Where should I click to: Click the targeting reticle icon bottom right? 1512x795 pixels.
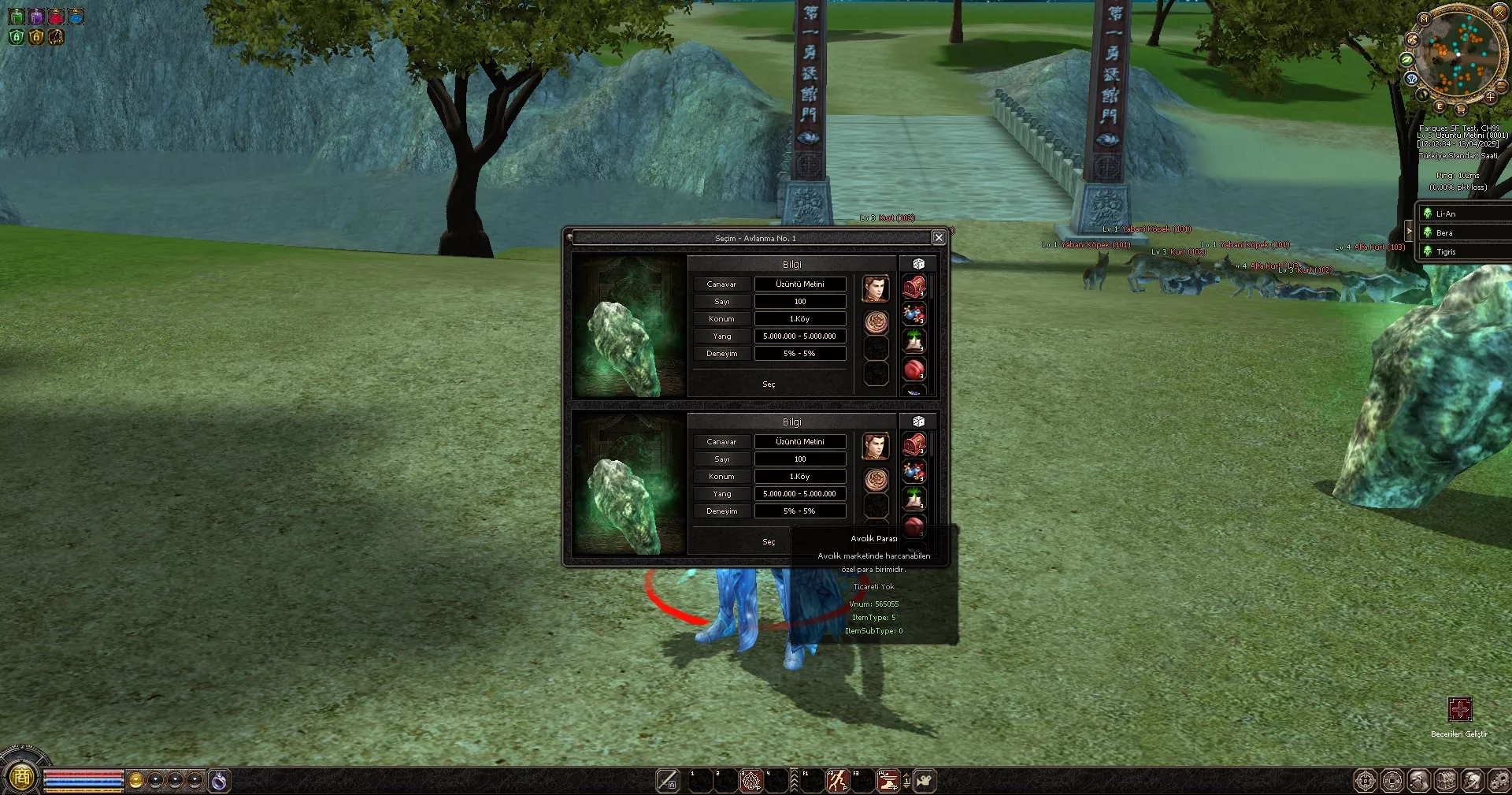point(1365,780)
